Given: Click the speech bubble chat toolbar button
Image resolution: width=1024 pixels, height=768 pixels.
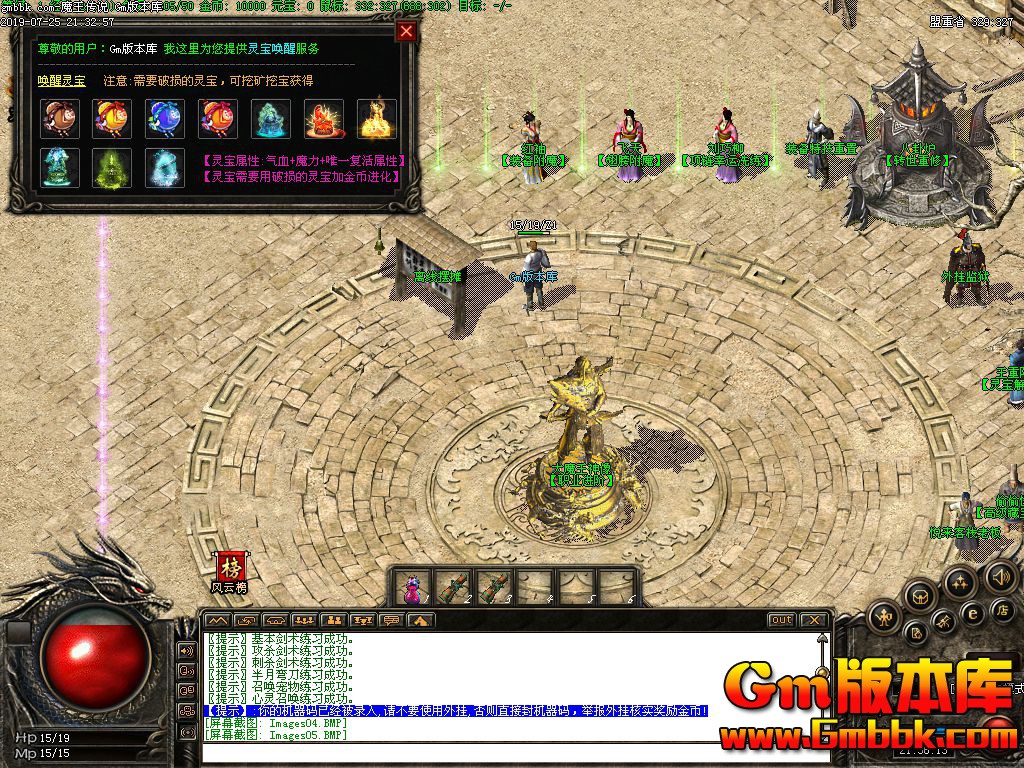Looking at the screenshot, I should [x=393, y=620].
